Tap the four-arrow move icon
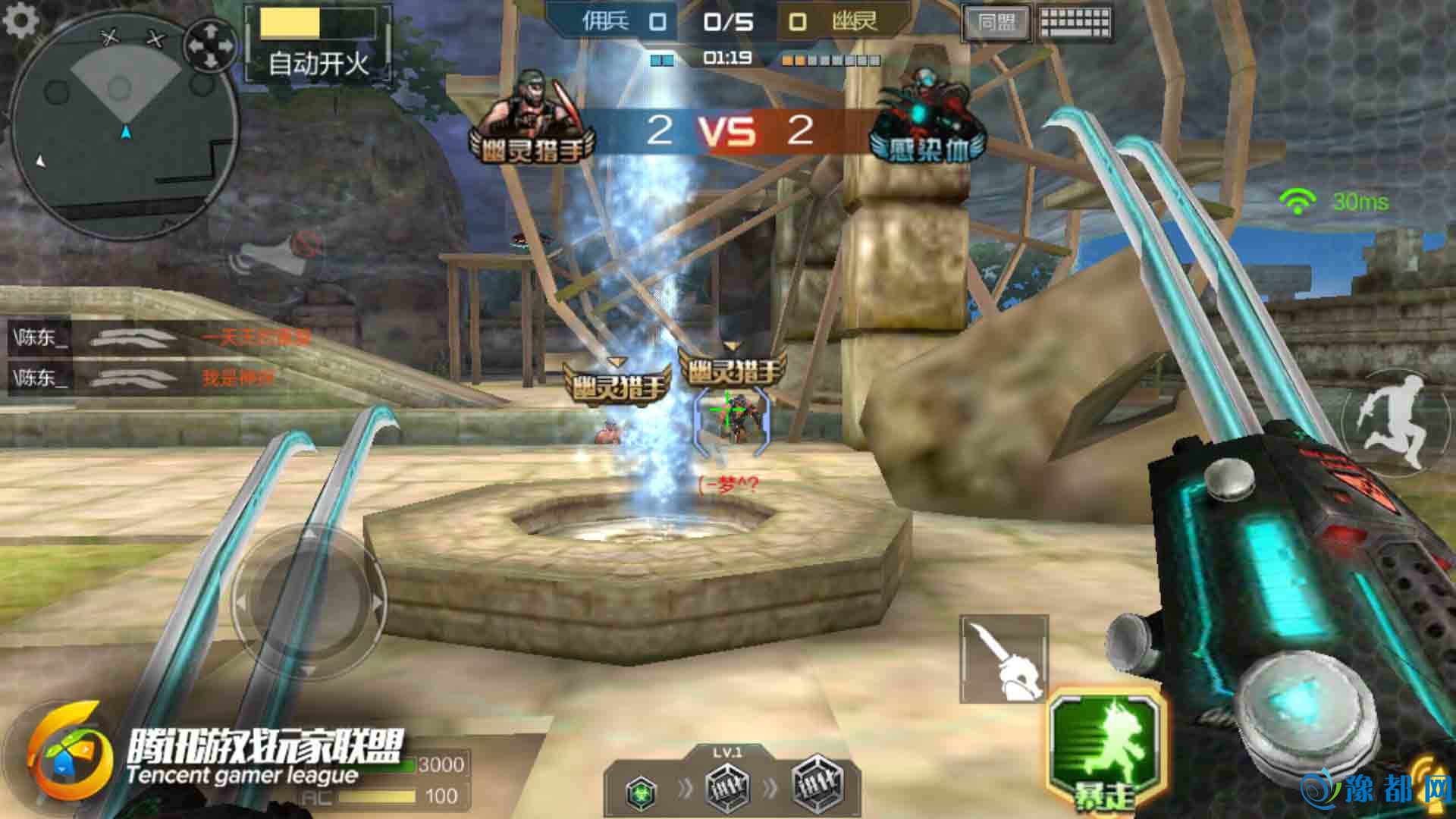The width and height of the screenshot is (1456, 819). [211, 45]
